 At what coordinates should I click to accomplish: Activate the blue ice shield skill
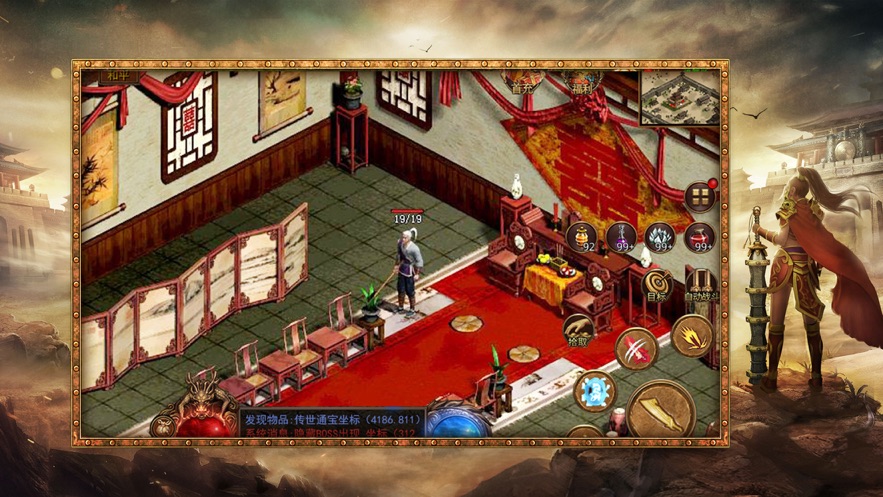click(x=595, y=390)
